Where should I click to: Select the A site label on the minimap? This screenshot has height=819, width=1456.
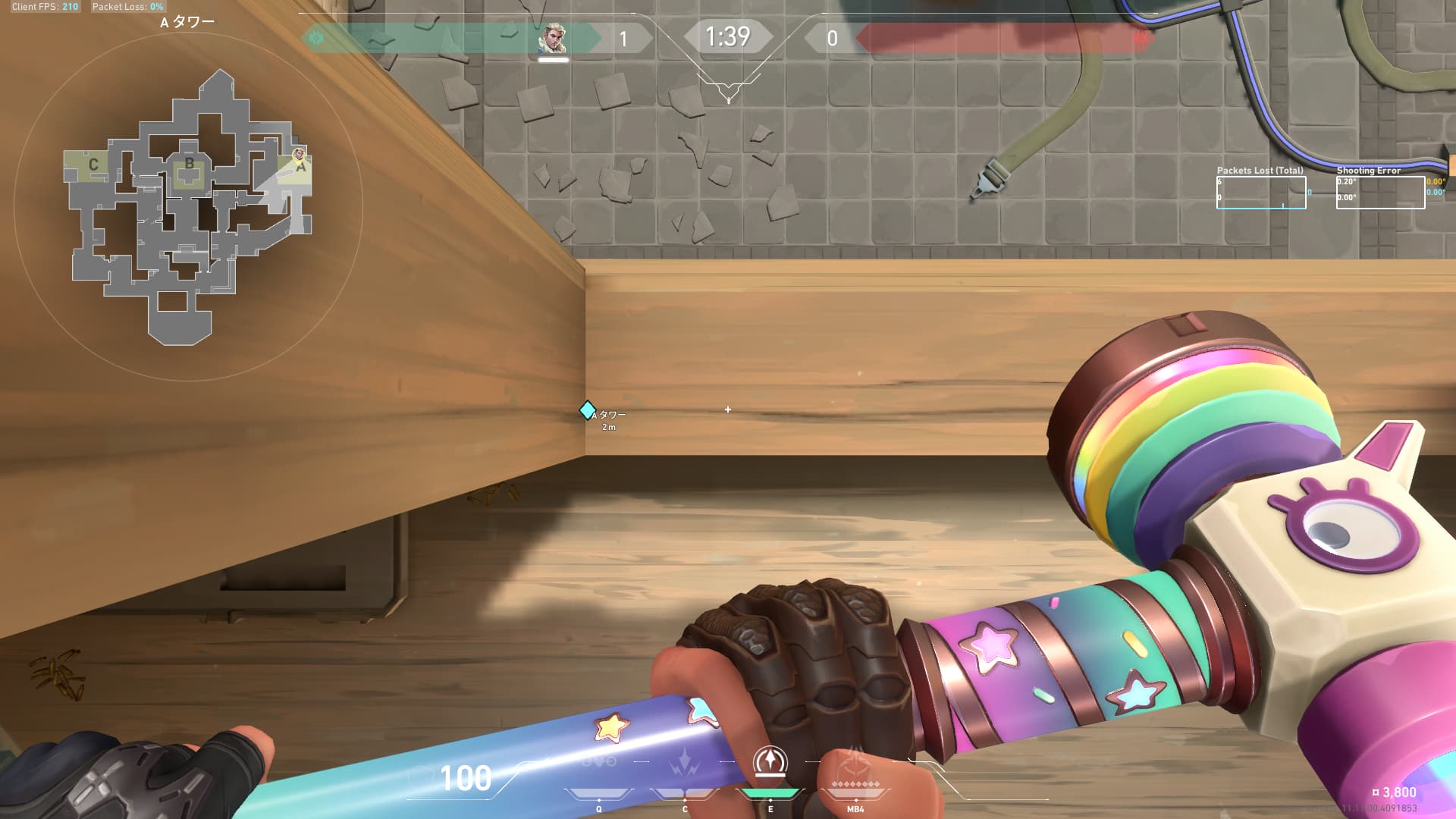coord(301,168)
